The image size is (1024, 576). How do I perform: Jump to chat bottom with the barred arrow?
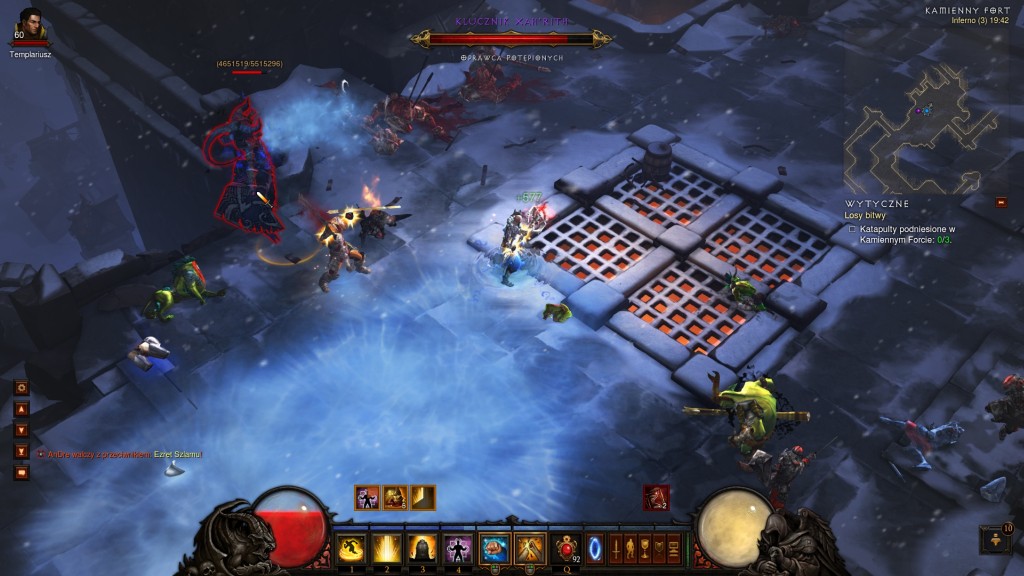[21, 451]
